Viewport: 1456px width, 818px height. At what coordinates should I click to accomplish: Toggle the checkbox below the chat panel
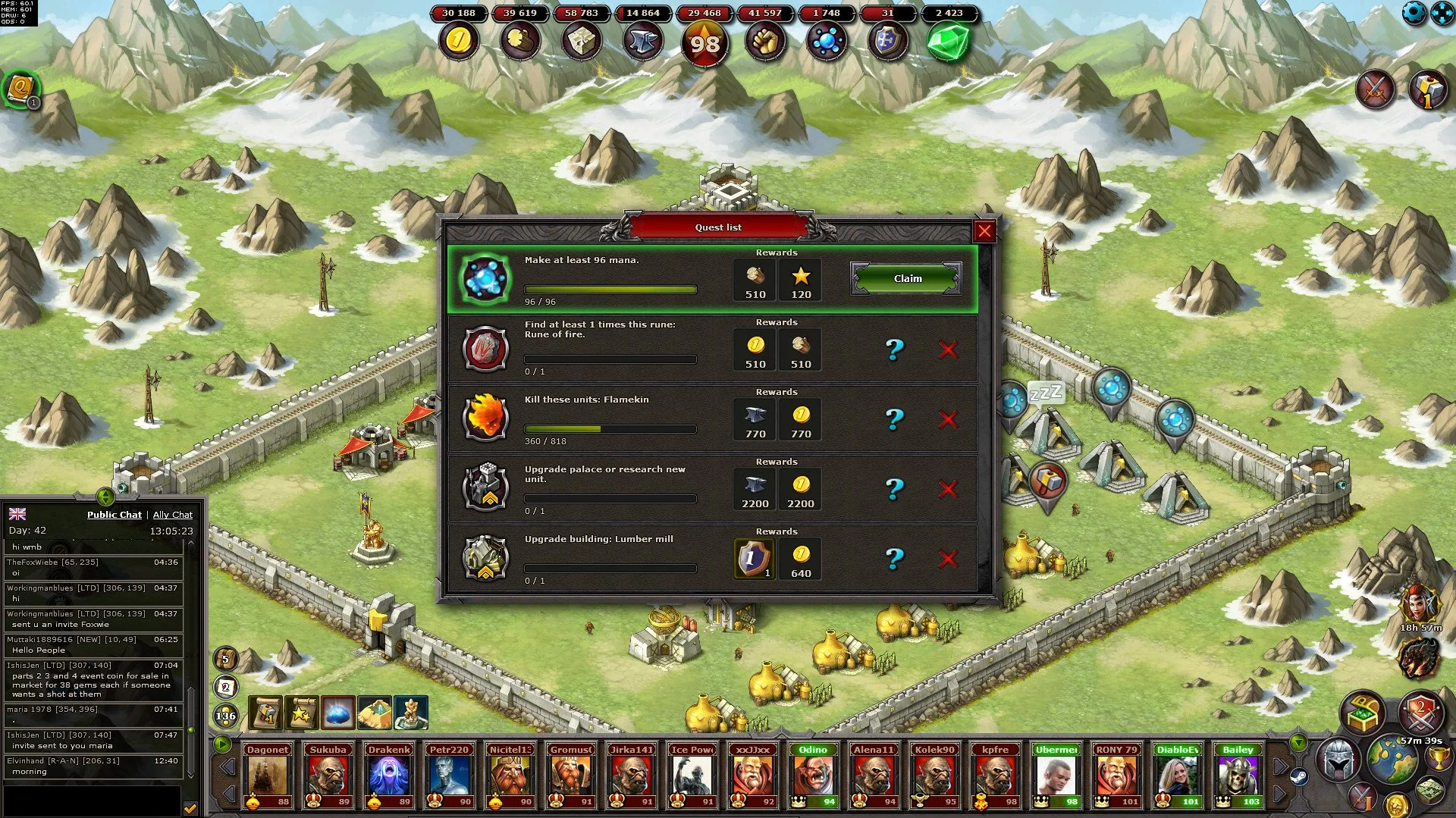pyautogui.click(x=190, y=808)
